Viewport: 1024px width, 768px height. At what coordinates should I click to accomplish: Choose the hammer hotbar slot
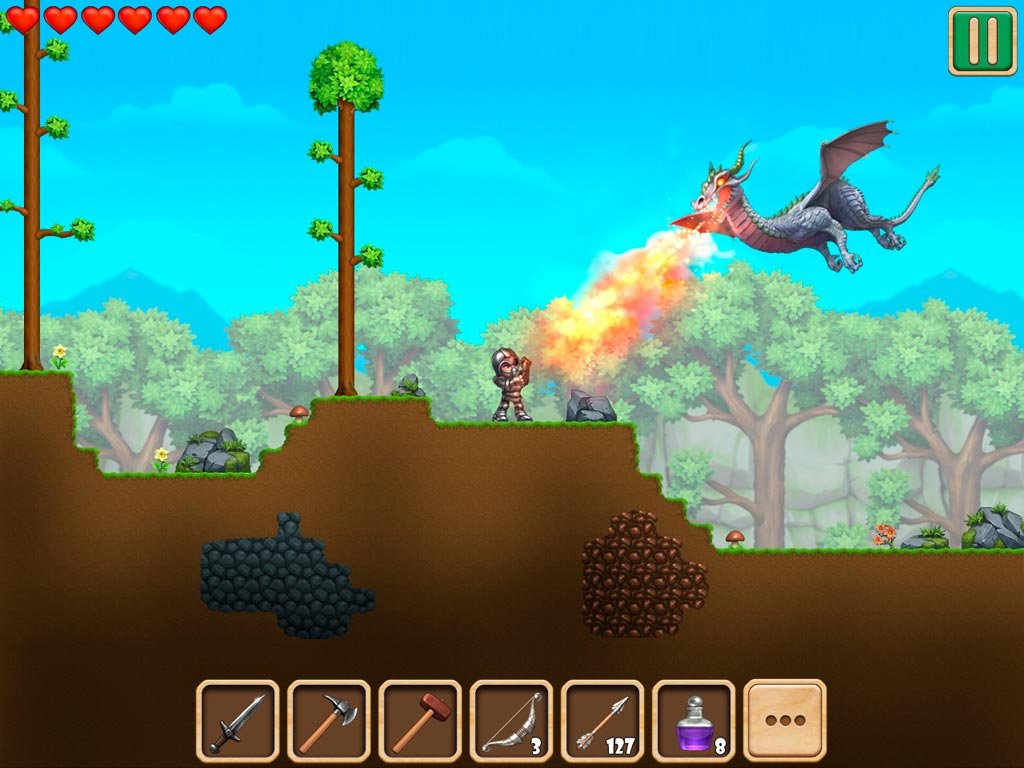[420, 720]
